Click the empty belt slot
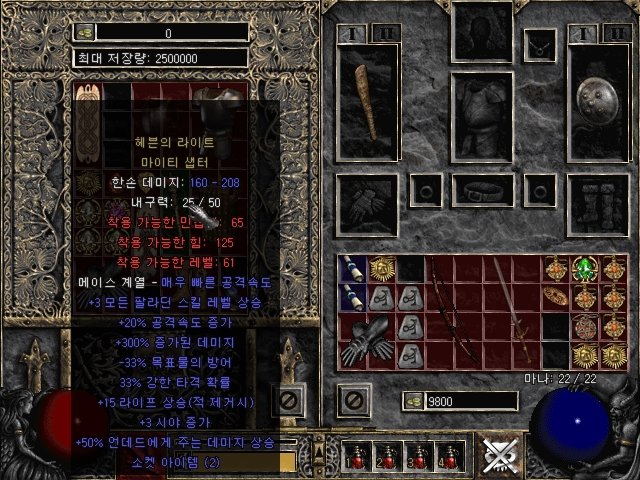 483,190
